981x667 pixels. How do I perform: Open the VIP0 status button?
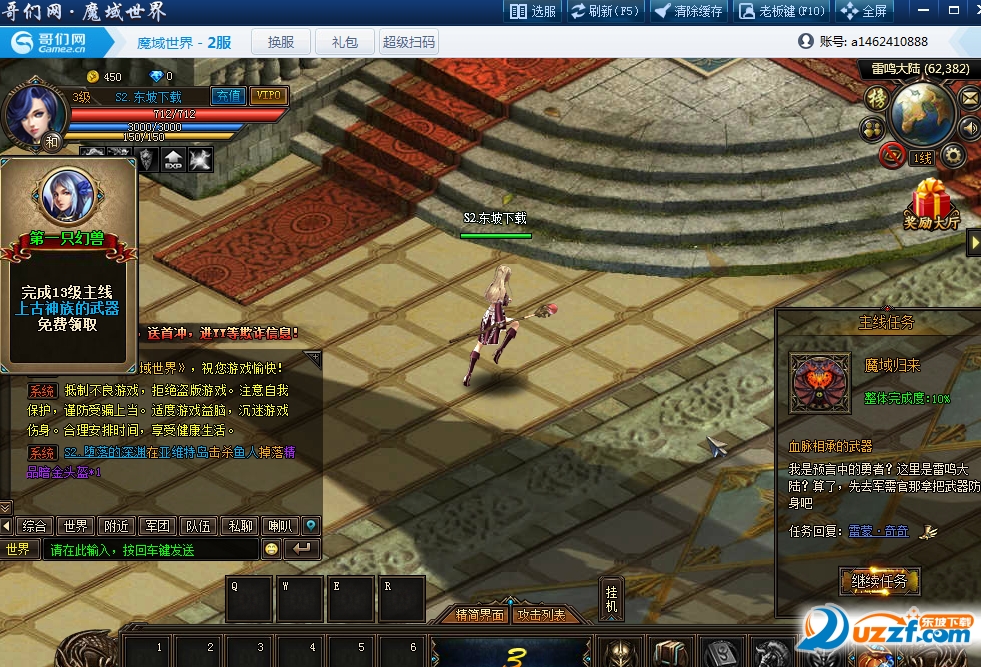click(x=268, y=96)
